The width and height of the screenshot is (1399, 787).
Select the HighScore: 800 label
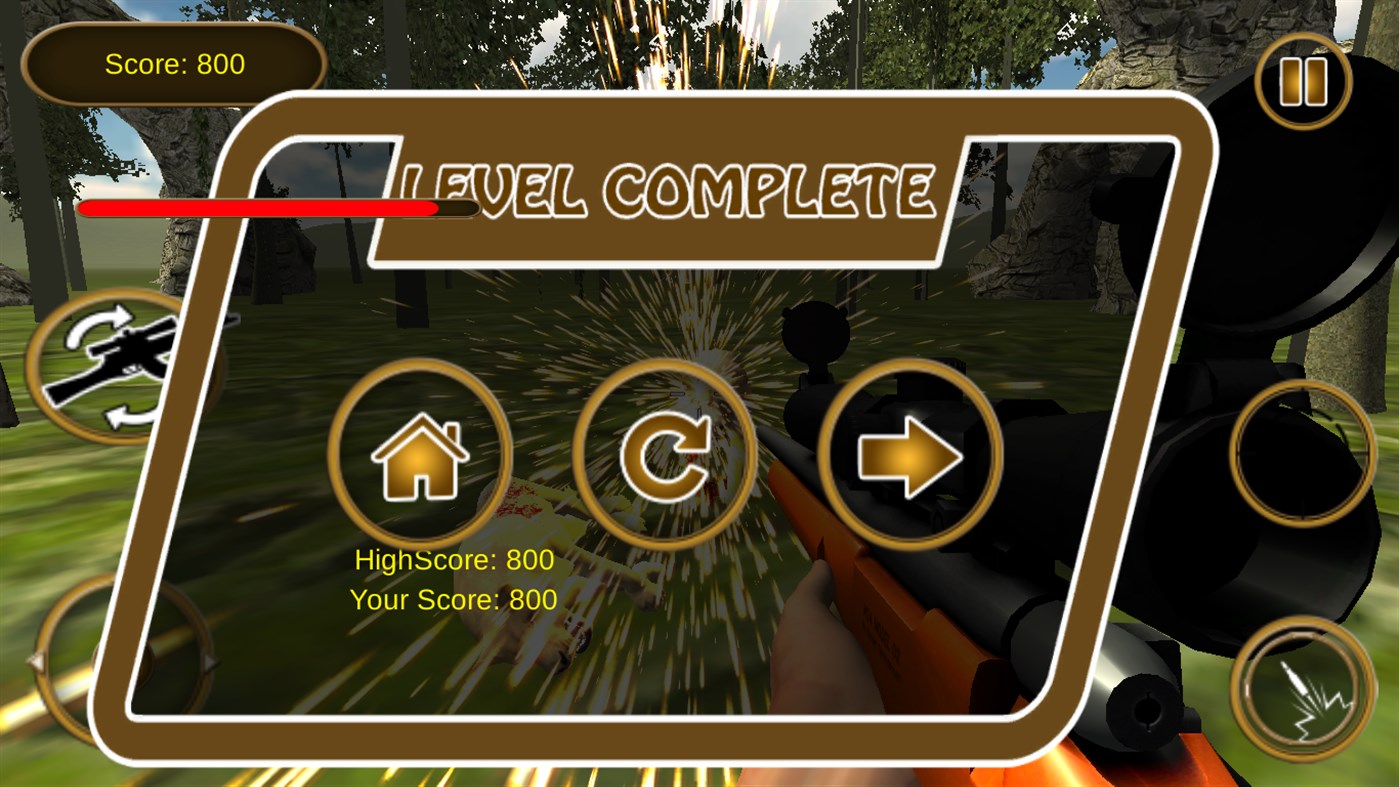(452, 560)
